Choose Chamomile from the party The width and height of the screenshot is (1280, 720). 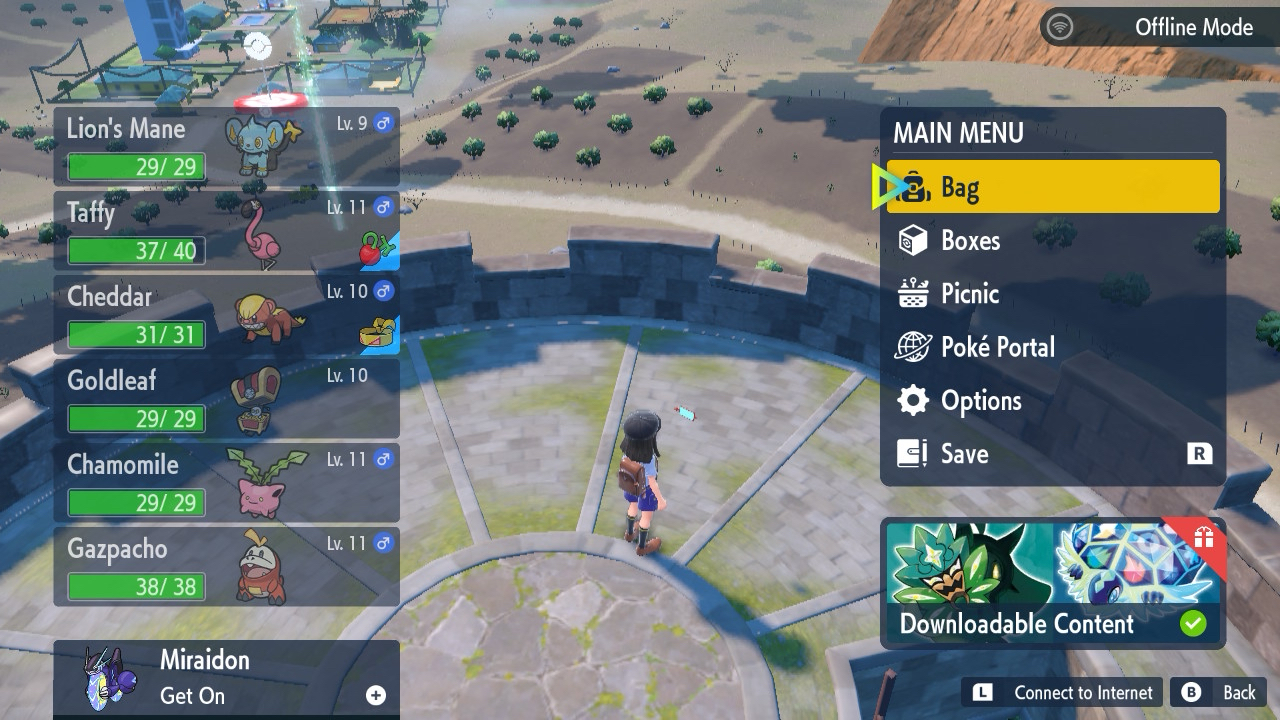coord(226,483)
